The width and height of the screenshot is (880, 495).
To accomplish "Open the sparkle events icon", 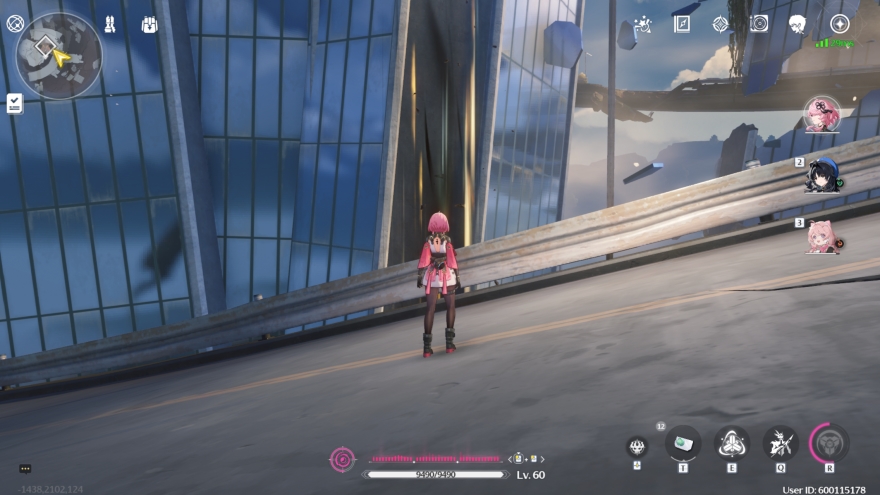I will (643, 24).
